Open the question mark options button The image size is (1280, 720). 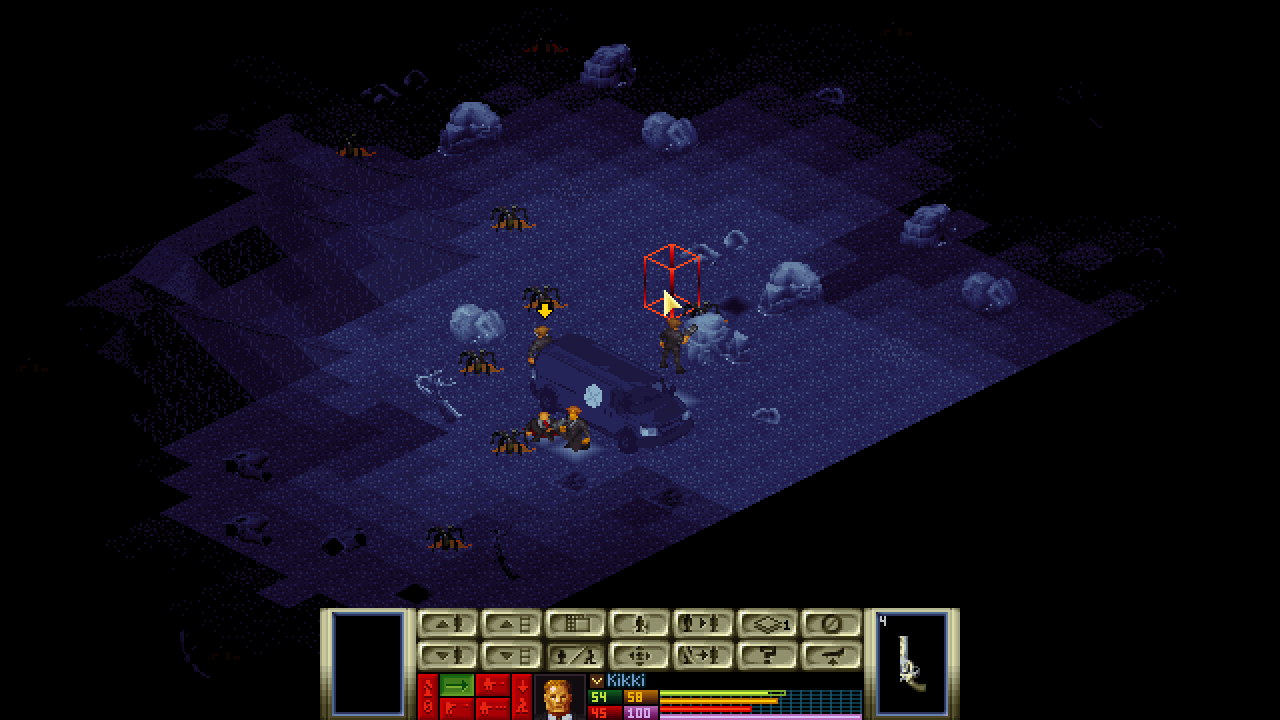(767, 656)
